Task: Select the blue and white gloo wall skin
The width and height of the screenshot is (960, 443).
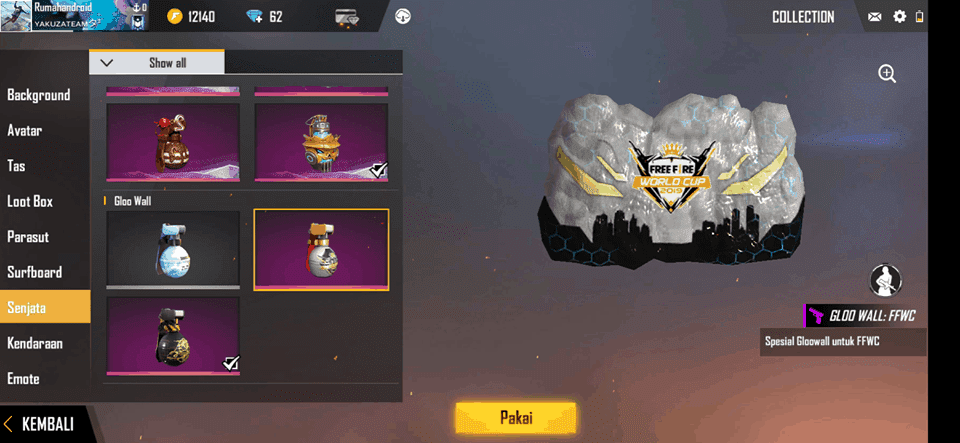Action: click(173, 249)
